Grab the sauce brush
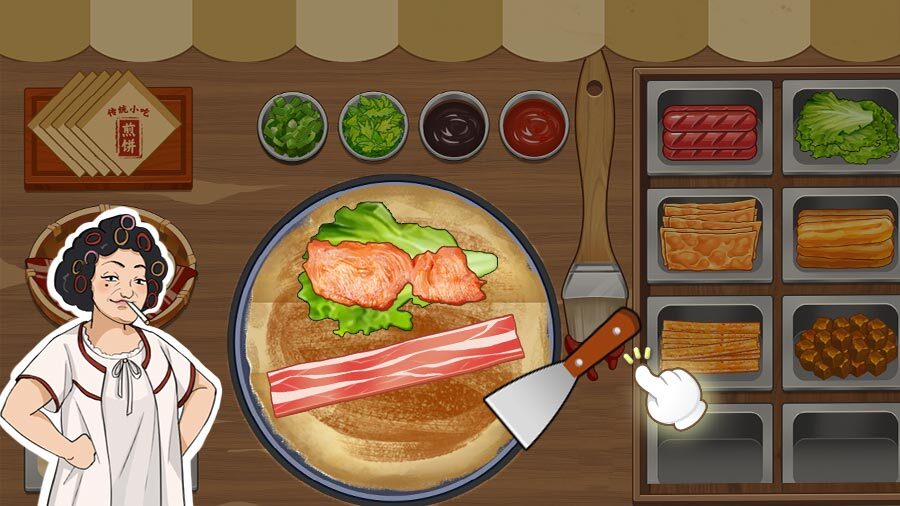This screenshot has height=506, width=900. pos(594,200)
